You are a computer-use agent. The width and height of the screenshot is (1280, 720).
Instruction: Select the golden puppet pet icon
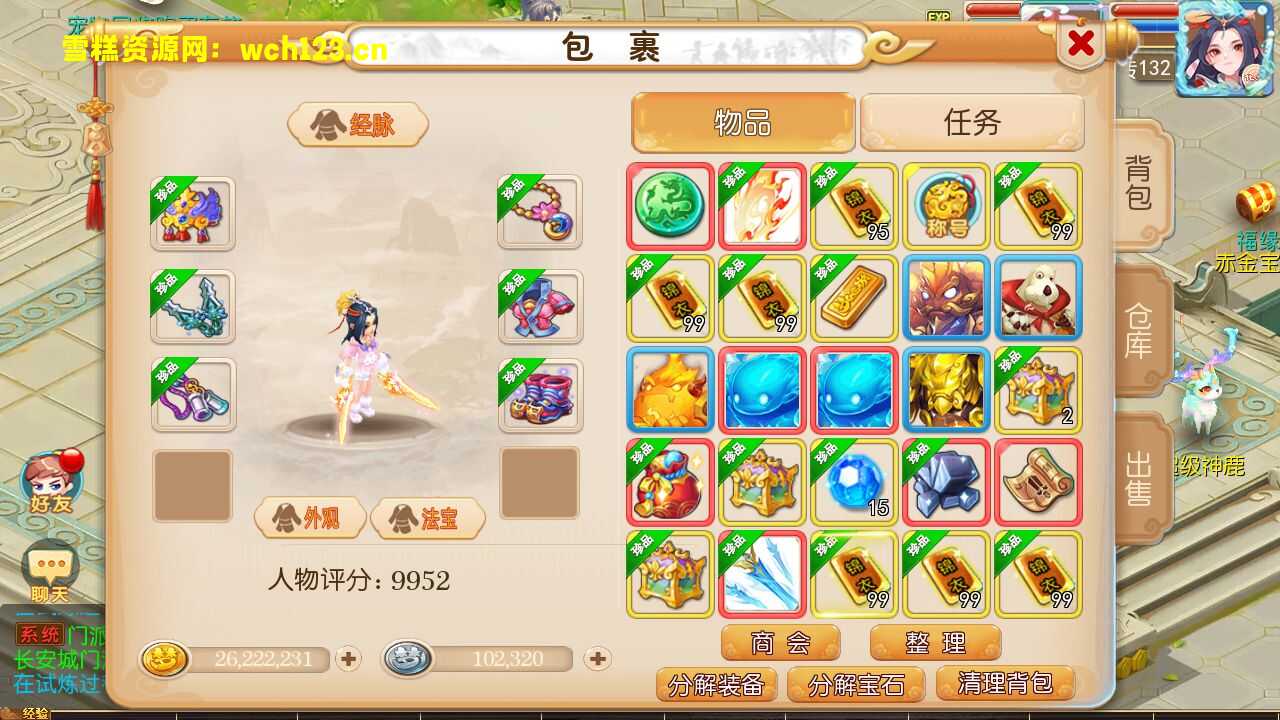(x=946, y=391)
